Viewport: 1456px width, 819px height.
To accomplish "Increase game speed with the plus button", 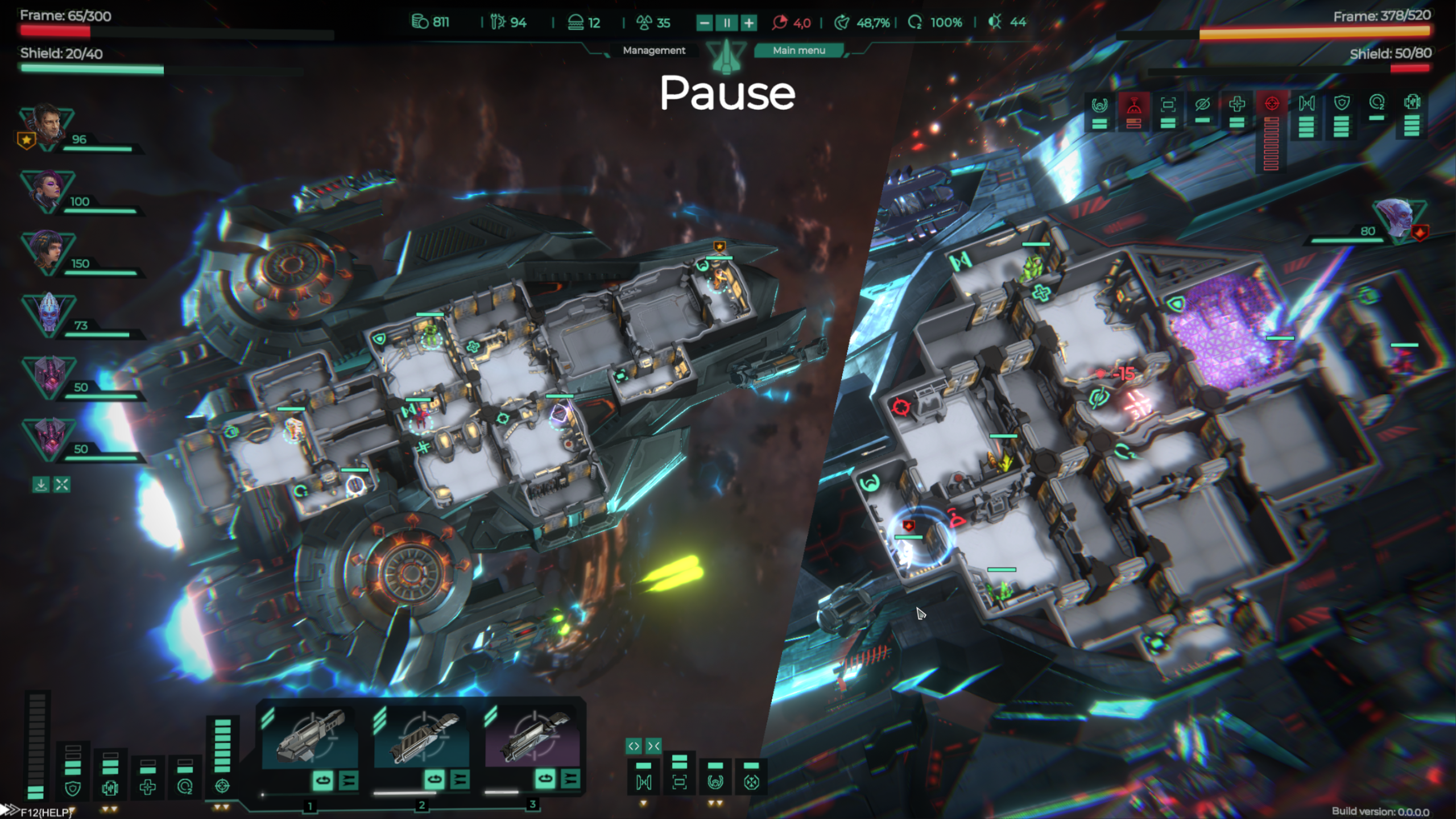I will (x=749, y=23).
